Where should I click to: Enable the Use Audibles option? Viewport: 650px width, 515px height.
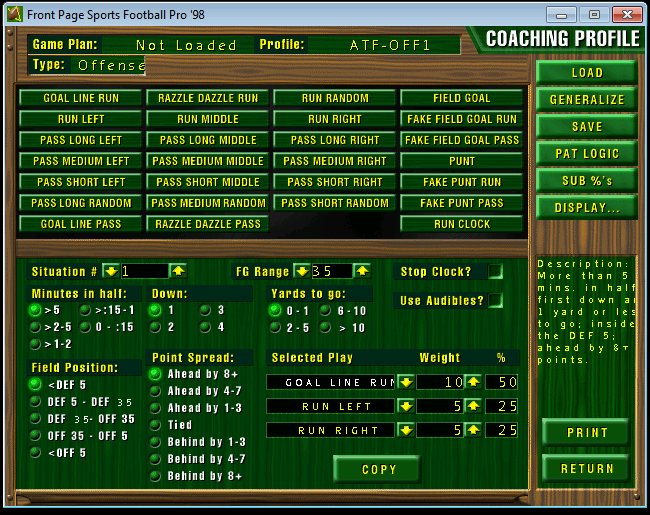[495, 300]
